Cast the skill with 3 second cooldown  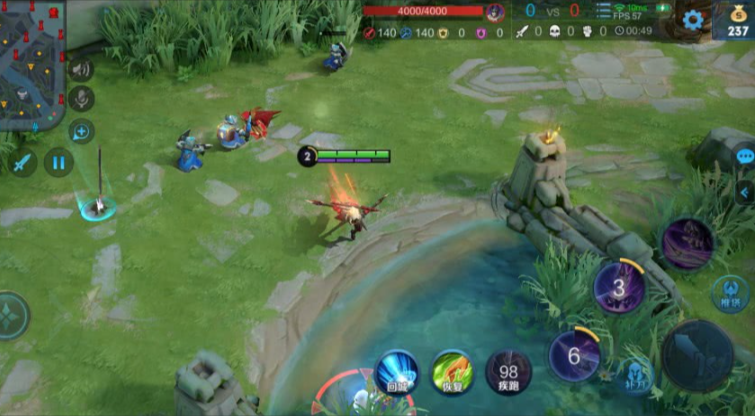[x=619, y=288]
